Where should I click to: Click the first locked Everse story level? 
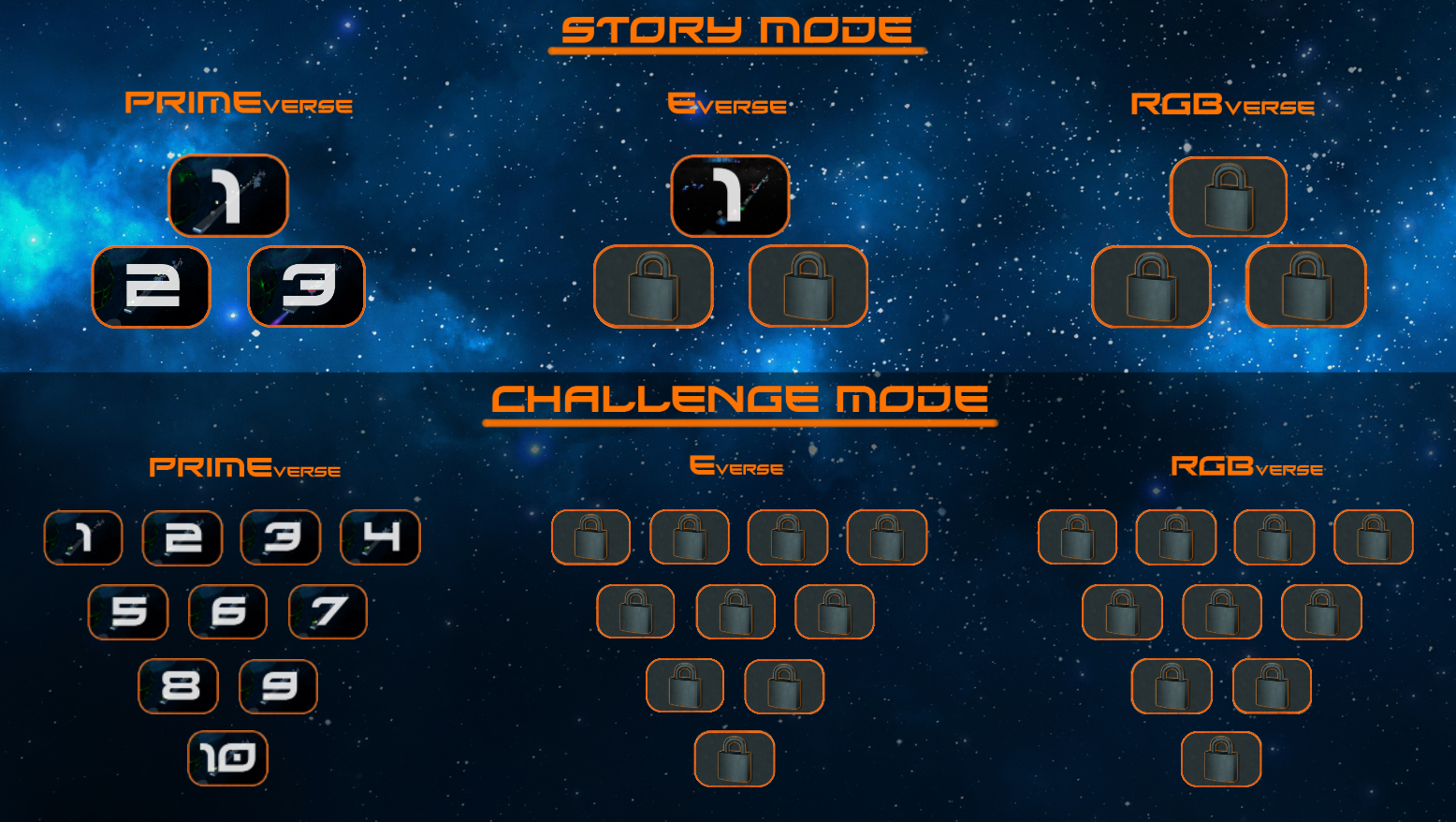[x=652, y=286]
